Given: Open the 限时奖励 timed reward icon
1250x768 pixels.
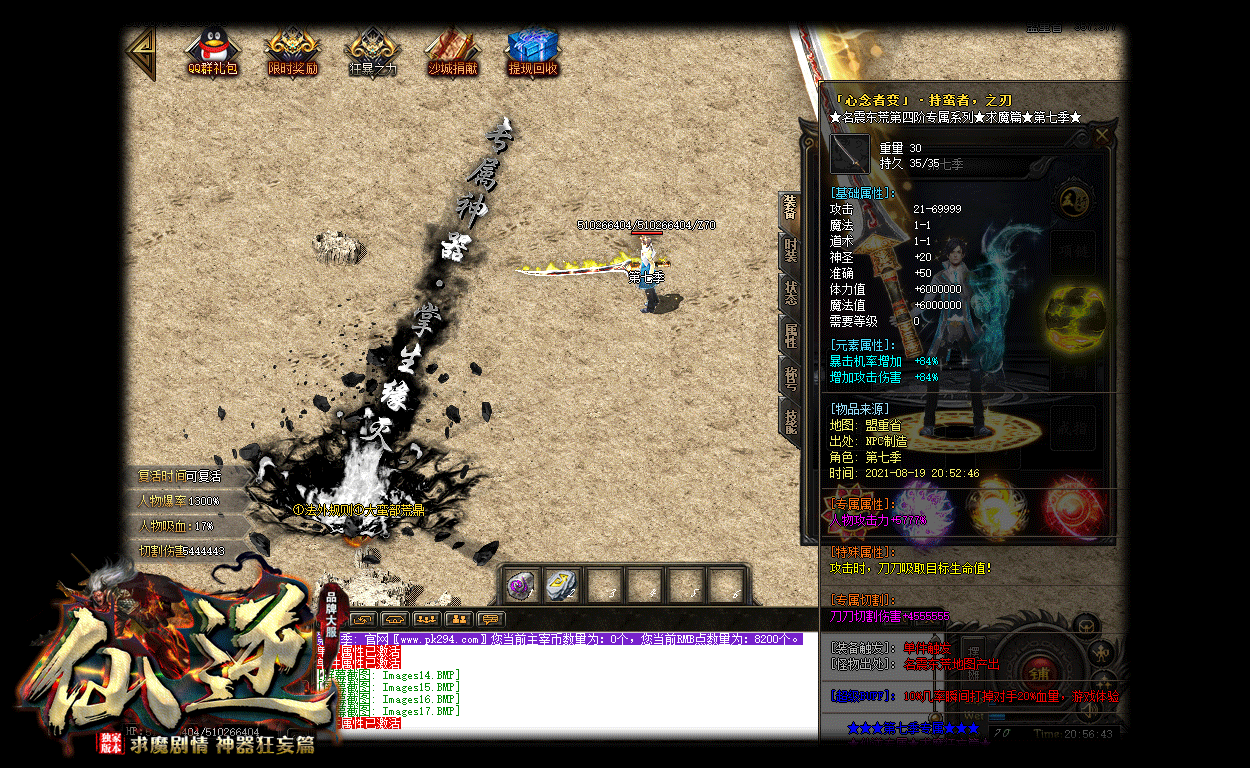Looking at the screenshot, I should pyautogui.click(x=292, y=52).
